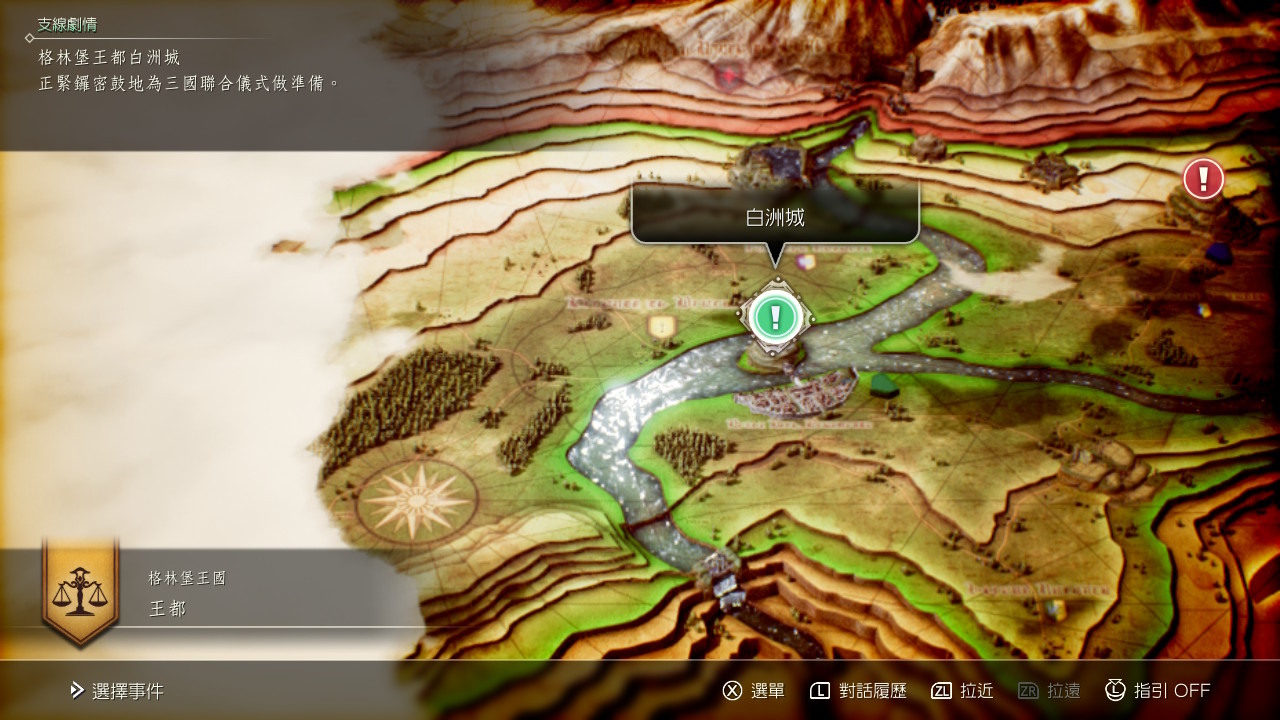Click the 白洲城 location label
Viewport: 1280px width, 720px height.
coord(775,217)
